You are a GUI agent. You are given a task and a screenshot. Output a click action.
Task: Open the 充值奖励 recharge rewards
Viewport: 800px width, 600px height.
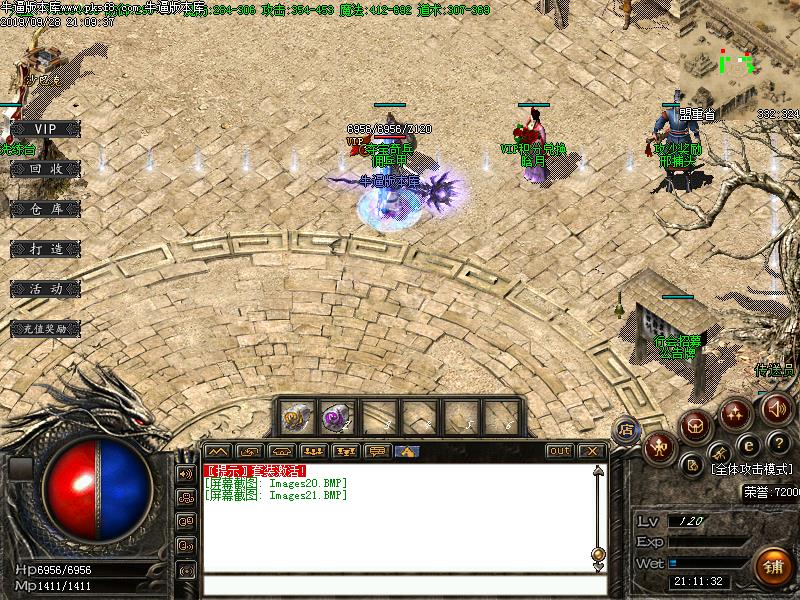click(x=45, y=328)
